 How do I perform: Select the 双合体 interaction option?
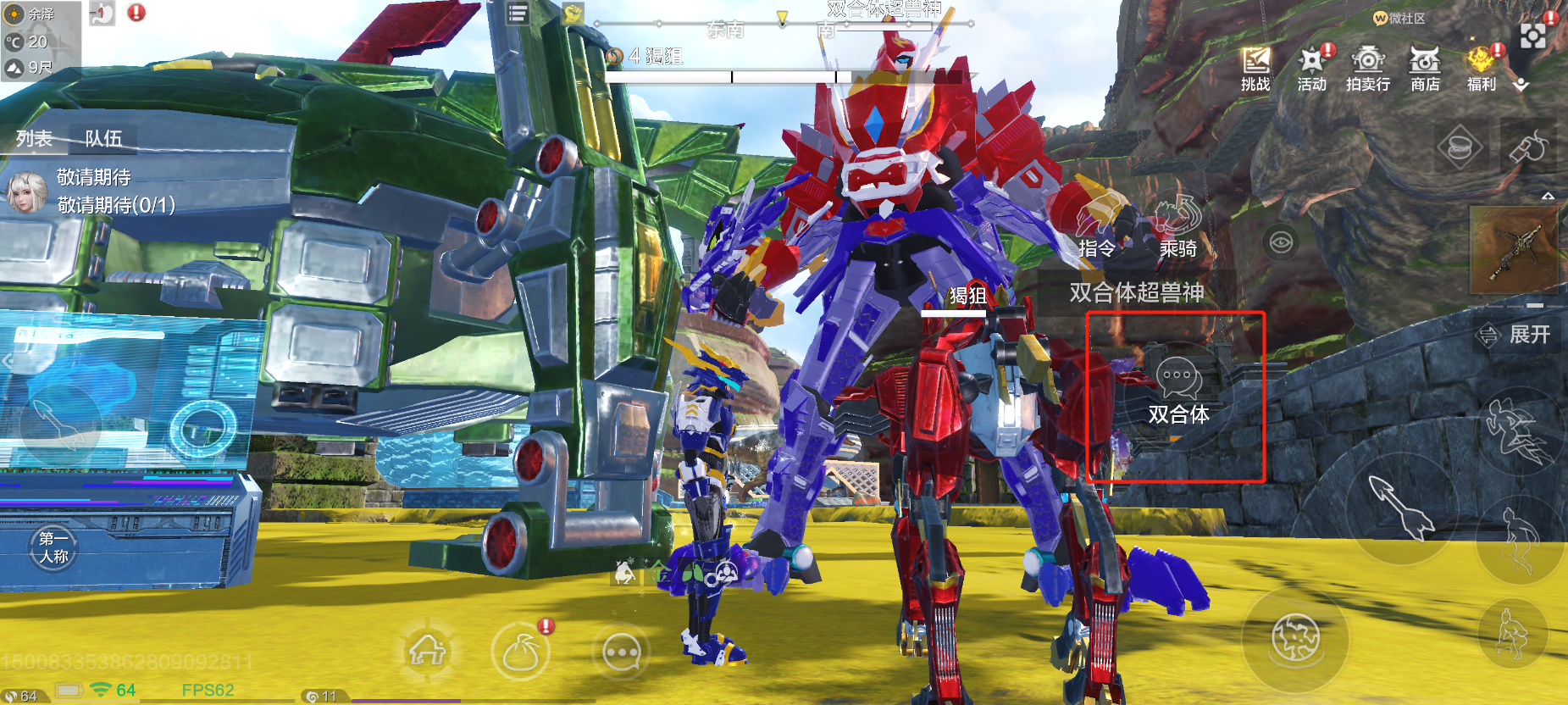[1178, 391]
